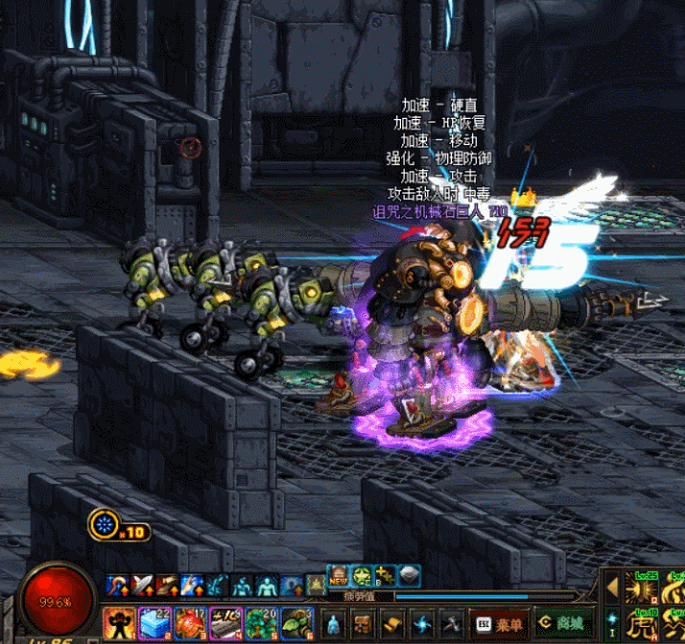Image resolution: width=685 pixels, height=644 pixels.
Task: Click the NEW chest notification icon
Action: pos(337,577)
